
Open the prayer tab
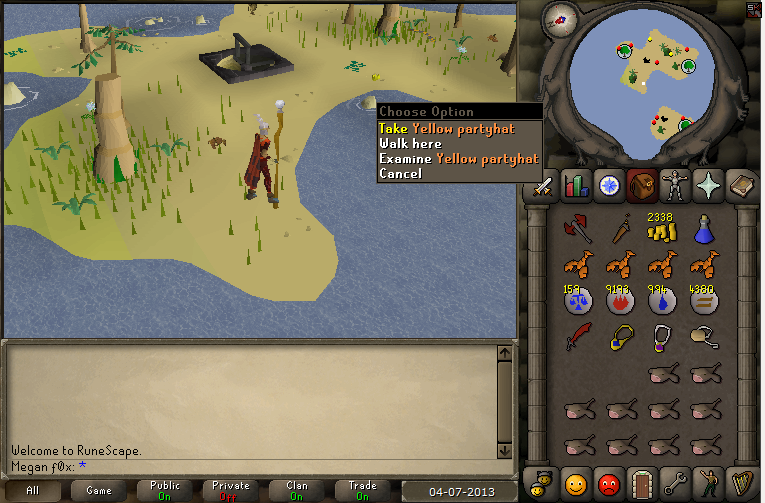(x=709, y=185)
